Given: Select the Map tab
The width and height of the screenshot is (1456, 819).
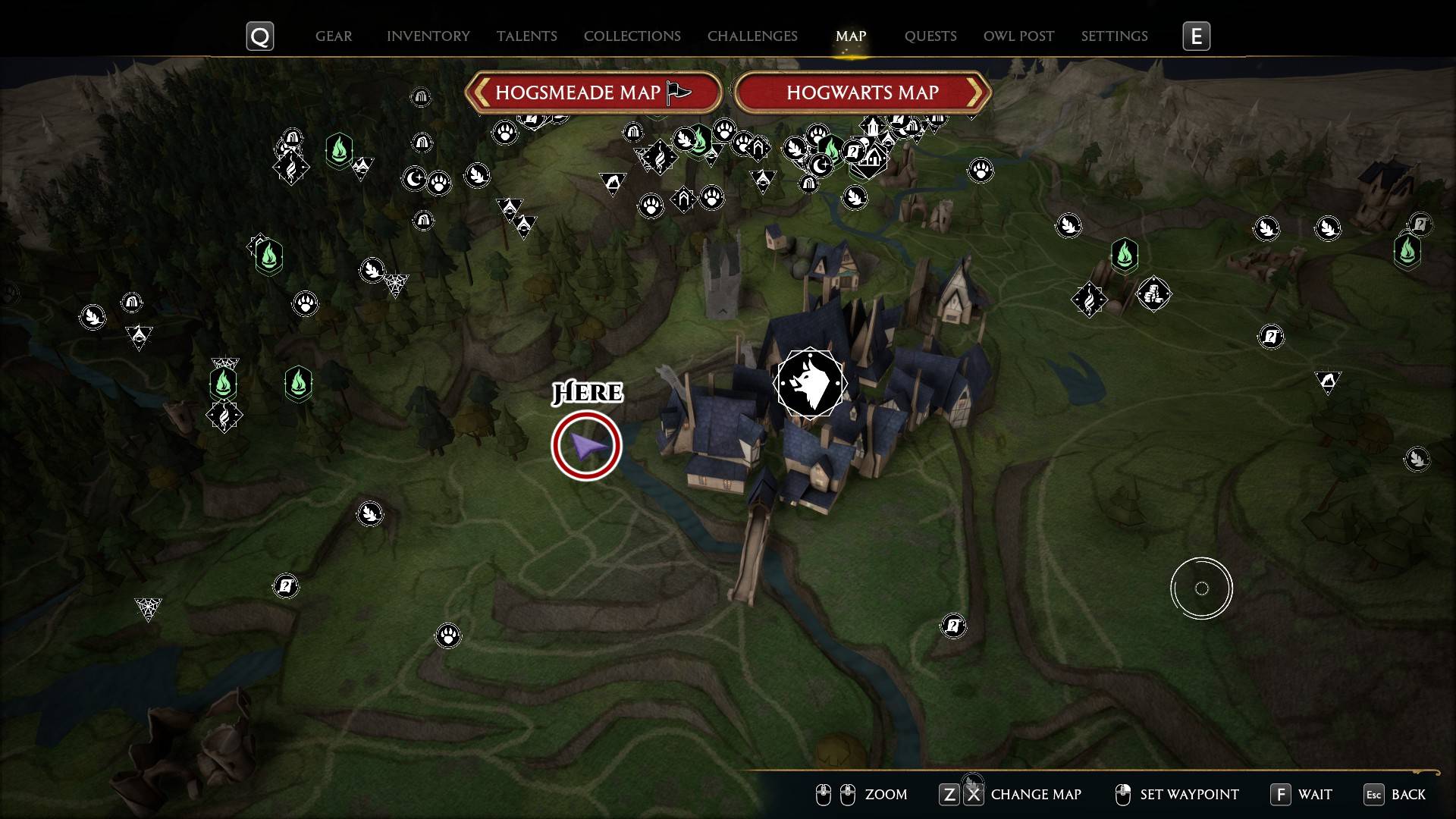Looking at the screenshot, I should coord(850,36).
